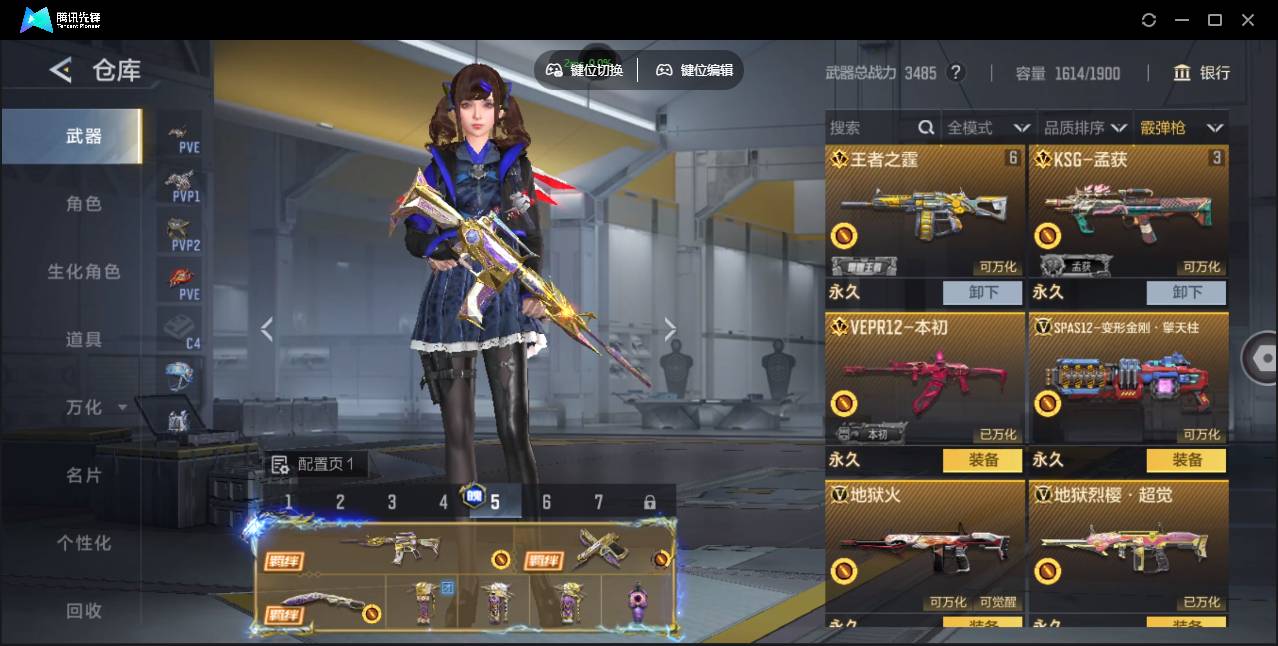Select the 道具 category
The width and height of the screenshot is (1278, 646).
pyautogui.click(x=84, y=340)
